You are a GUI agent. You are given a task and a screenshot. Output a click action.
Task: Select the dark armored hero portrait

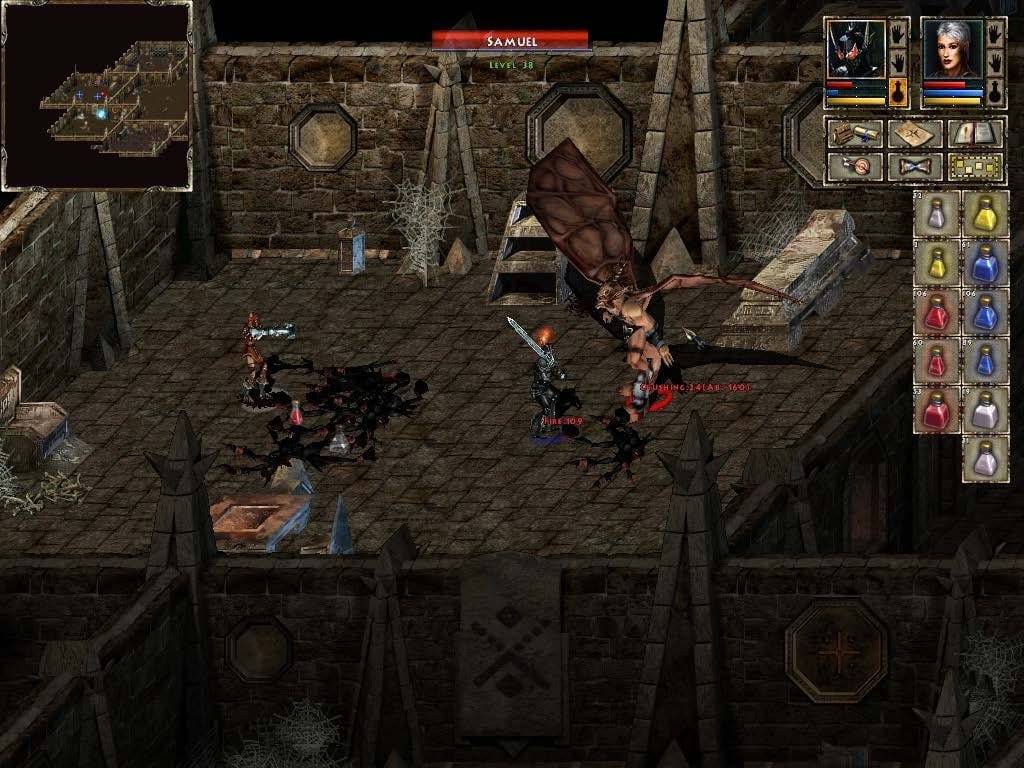[856, 49]
